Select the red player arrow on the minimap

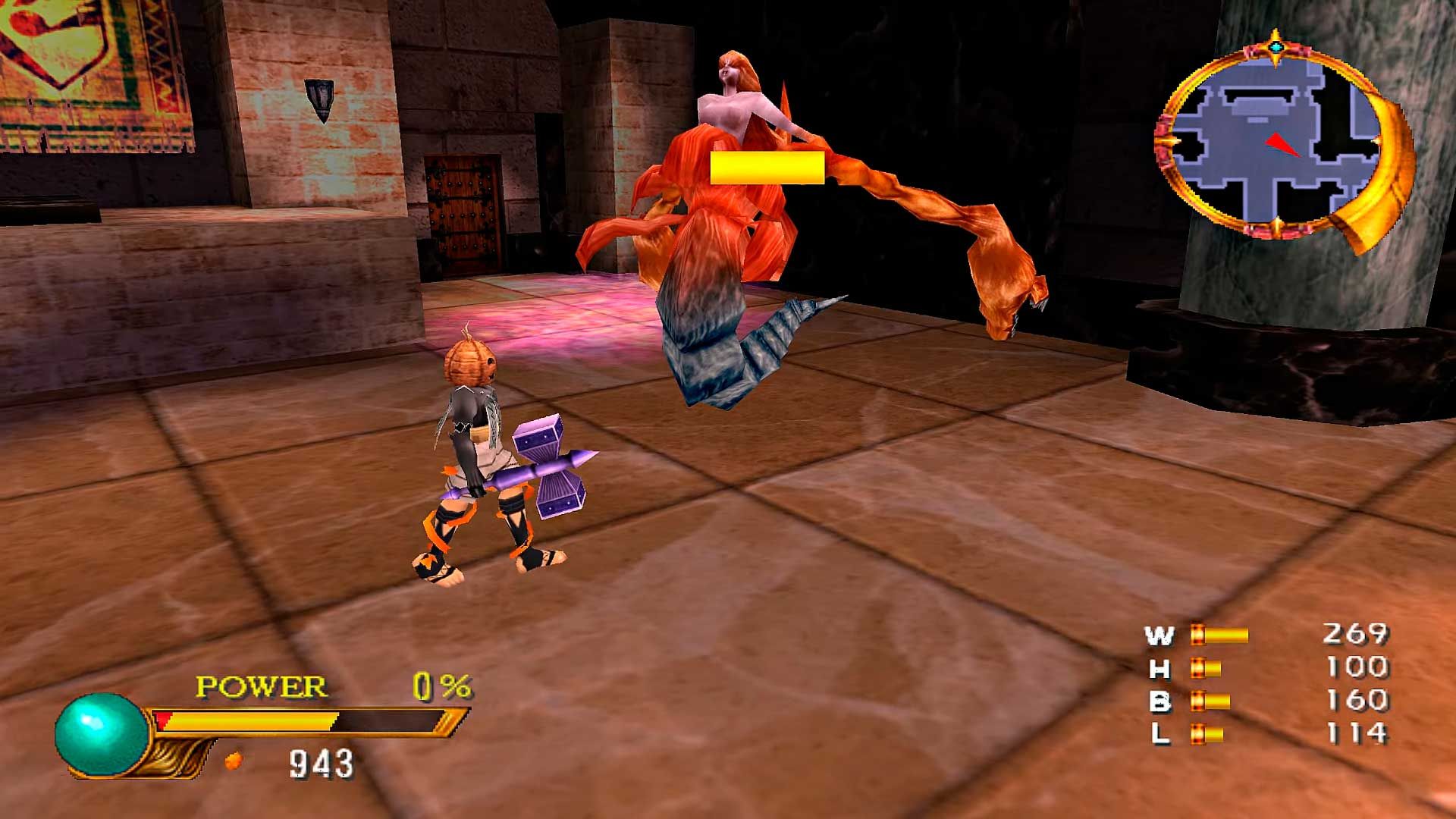pyautogui.click(x=1281, y=144)
